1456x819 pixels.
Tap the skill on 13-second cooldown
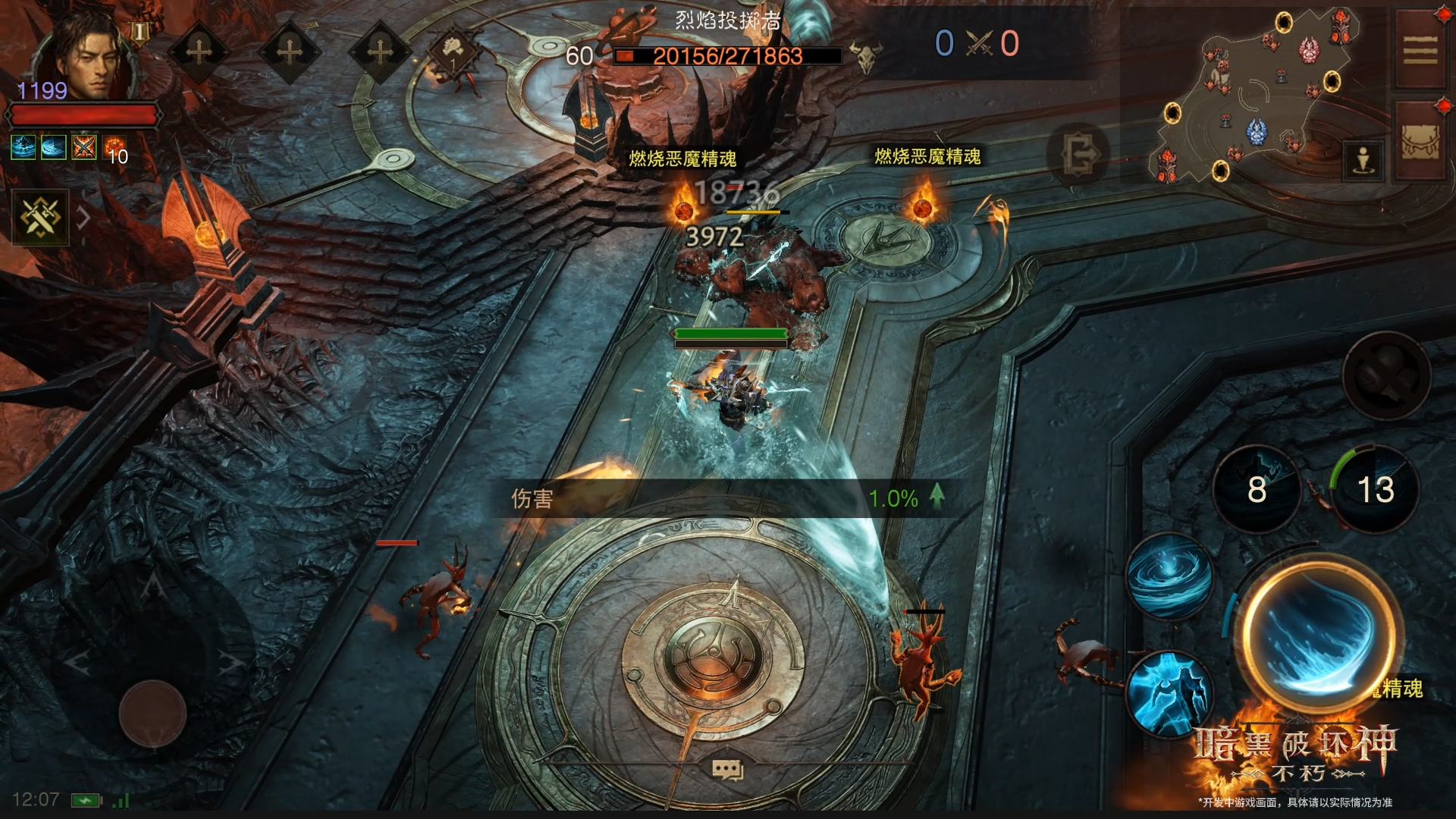[1374, 489]
